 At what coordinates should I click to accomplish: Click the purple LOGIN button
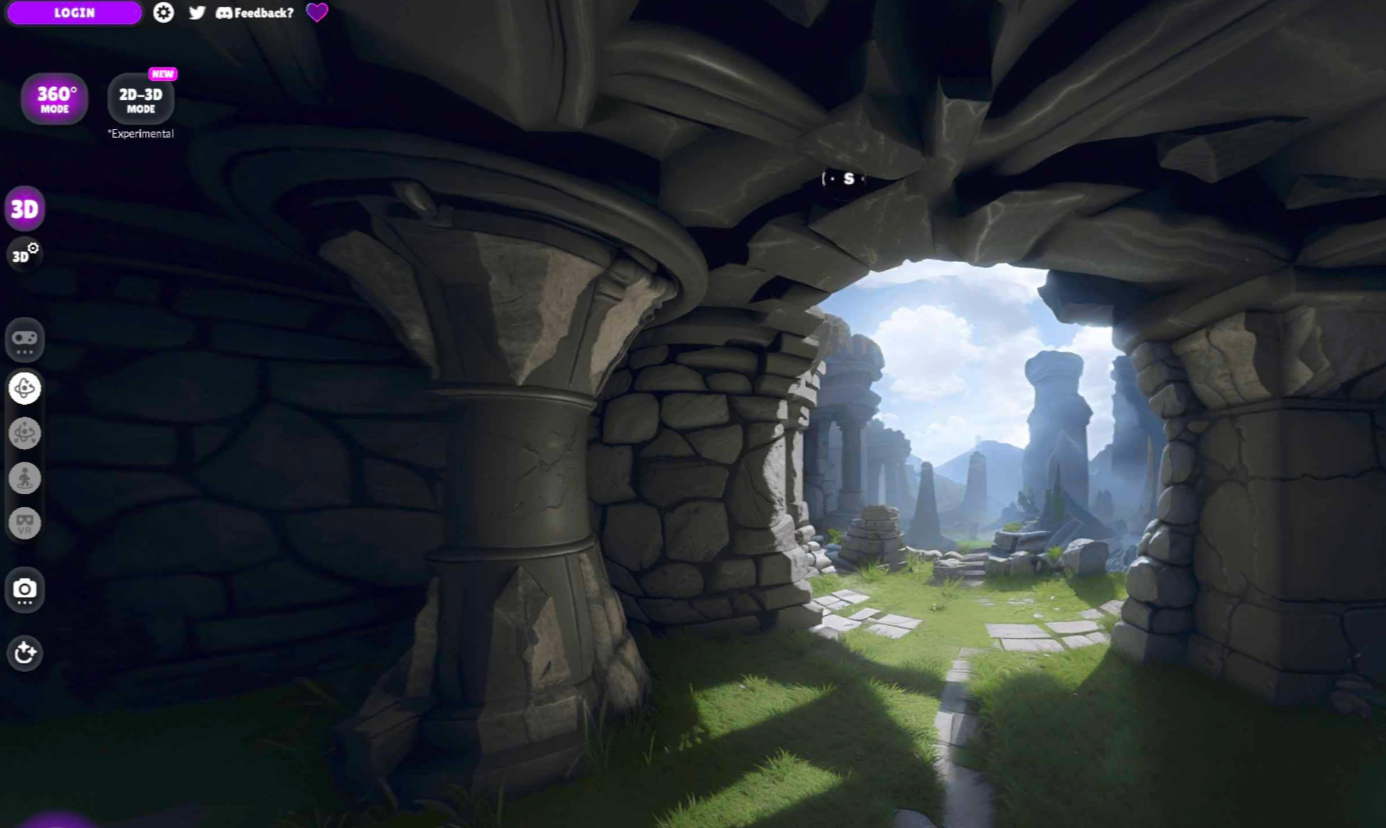[74, 13]
